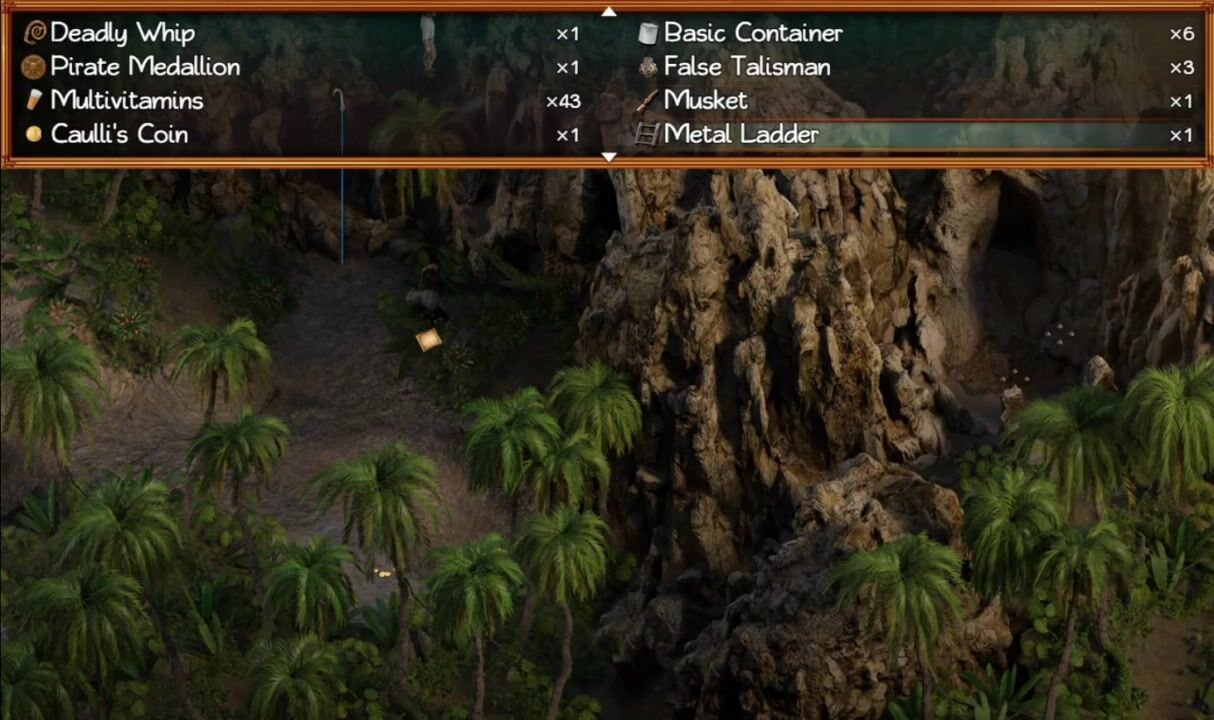
Task: Select the Multivitamins entry
Action: click(126, 100)
